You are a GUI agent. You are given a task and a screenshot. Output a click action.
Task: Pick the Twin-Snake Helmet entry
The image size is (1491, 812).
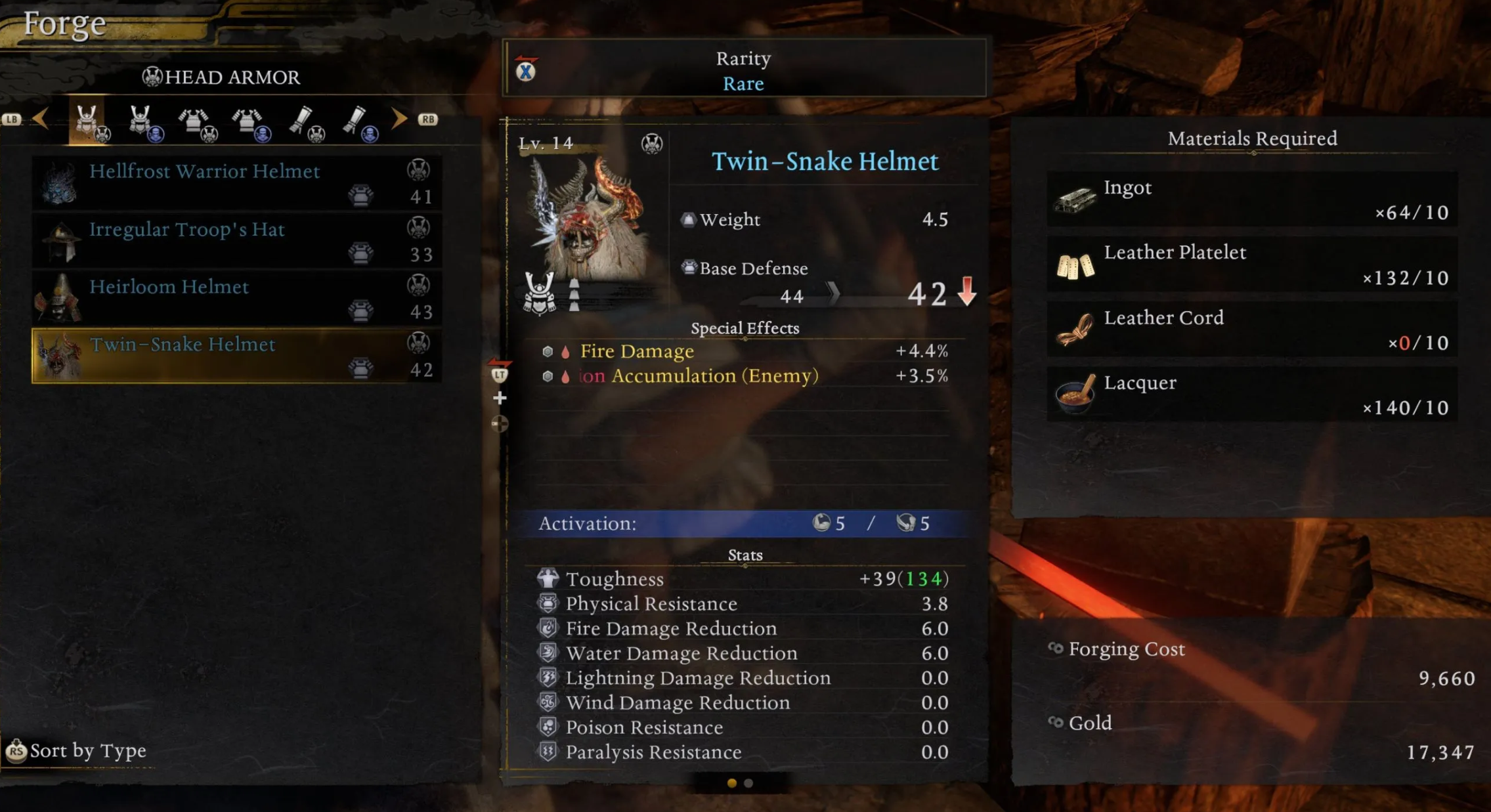tap(236, 356)
